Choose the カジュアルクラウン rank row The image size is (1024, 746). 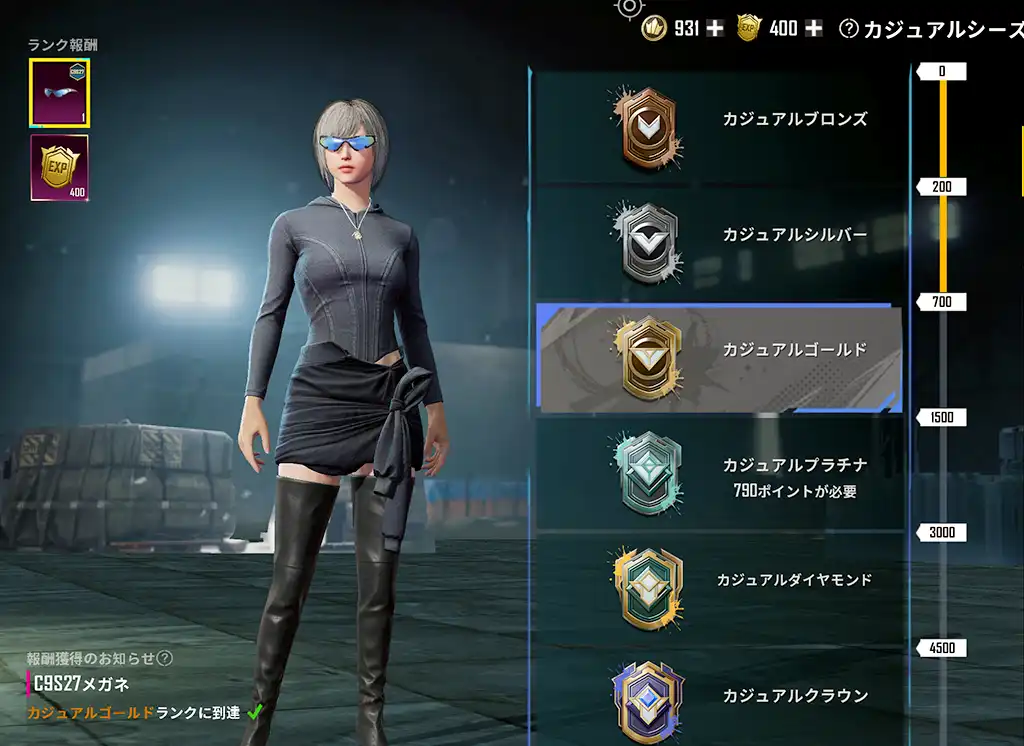coord(718,697)
